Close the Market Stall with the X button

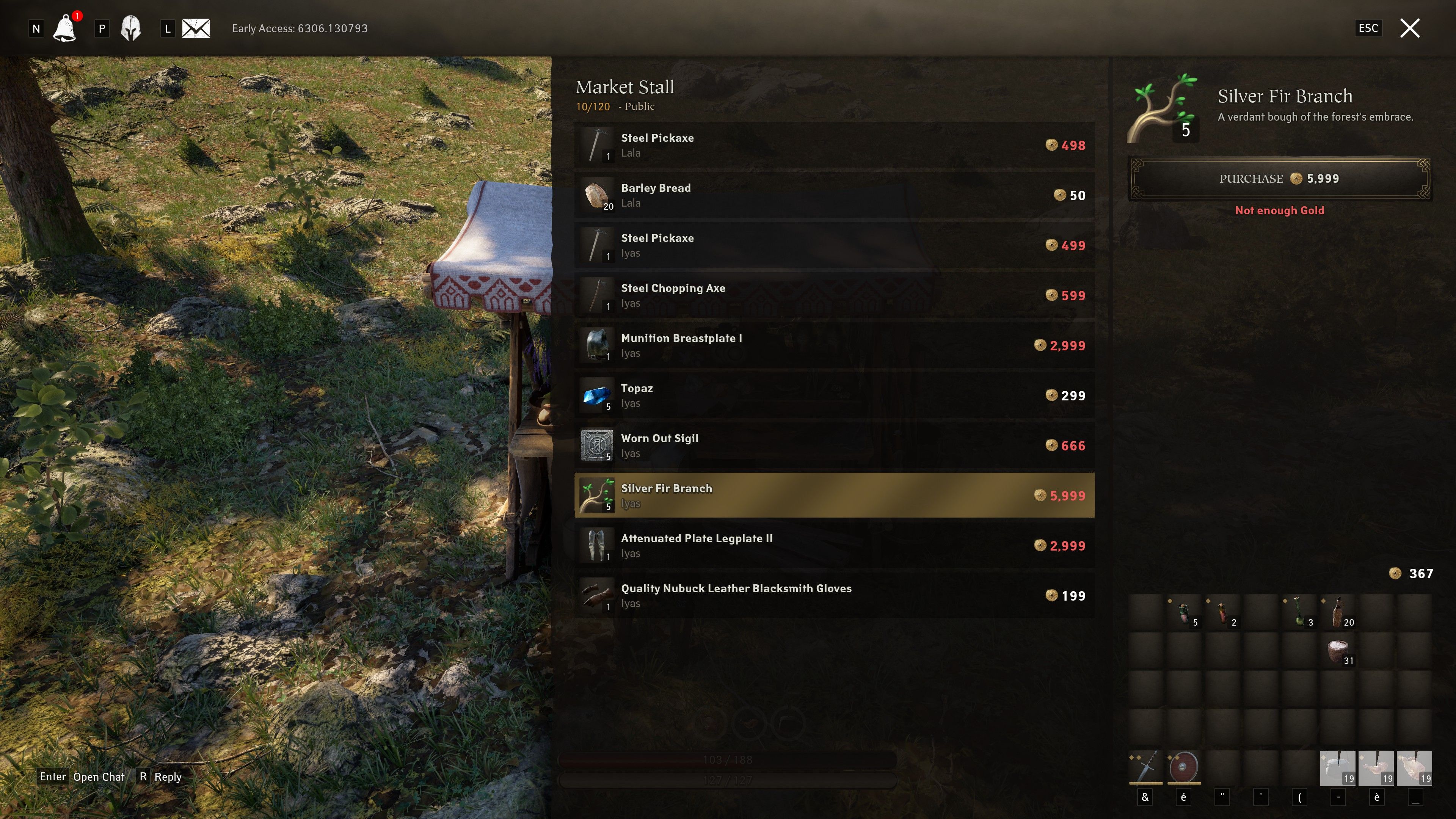(1410, 28)
